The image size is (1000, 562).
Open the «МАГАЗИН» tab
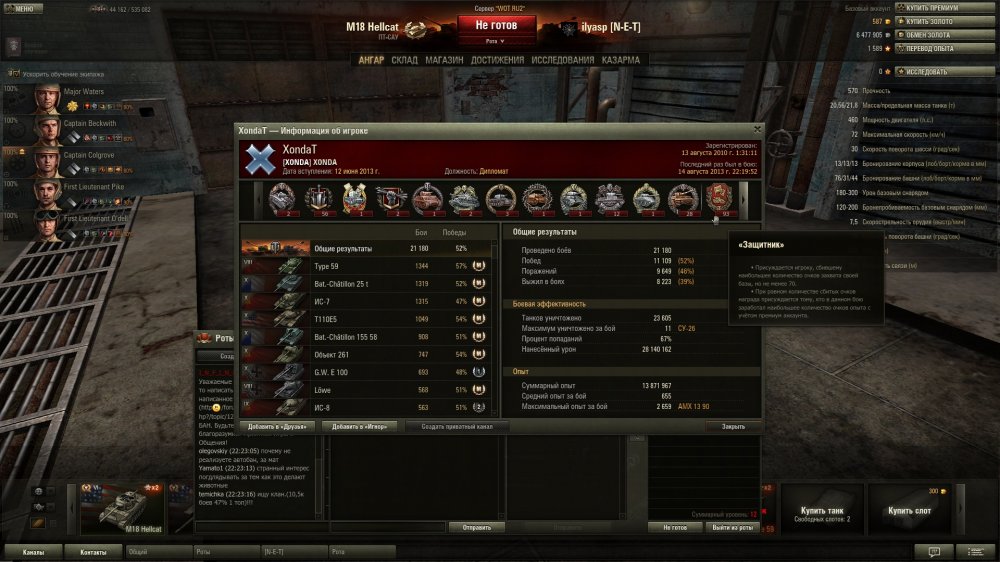(444, 60)
